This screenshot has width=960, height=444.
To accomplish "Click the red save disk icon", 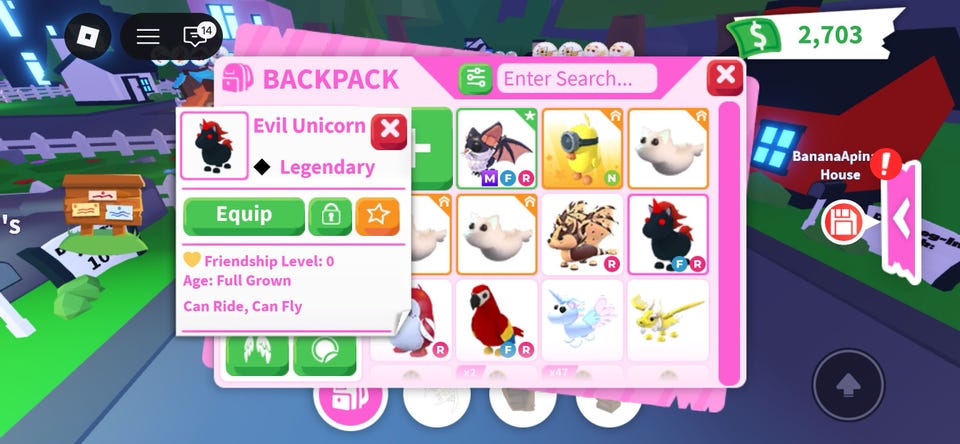I will [841, 221].
